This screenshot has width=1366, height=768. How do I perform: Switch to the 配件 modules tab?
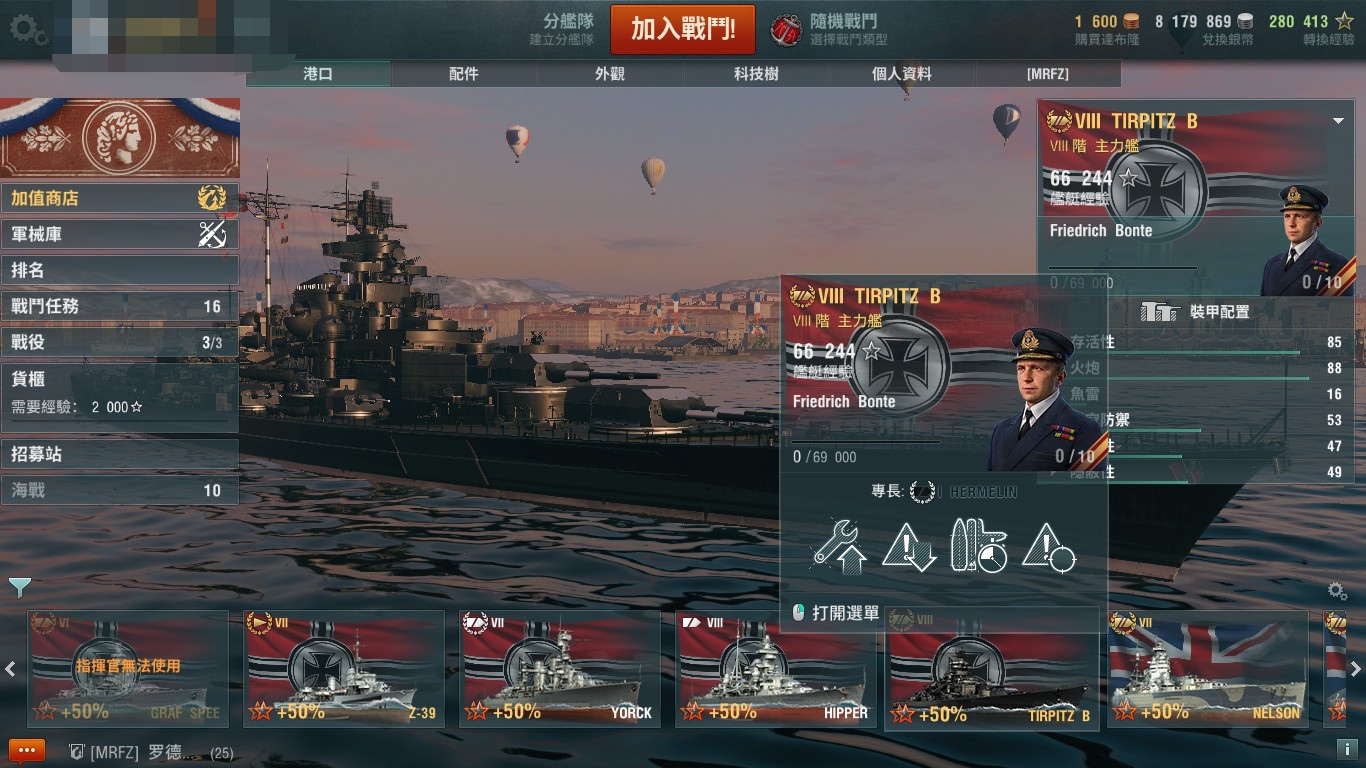(464, 74)
